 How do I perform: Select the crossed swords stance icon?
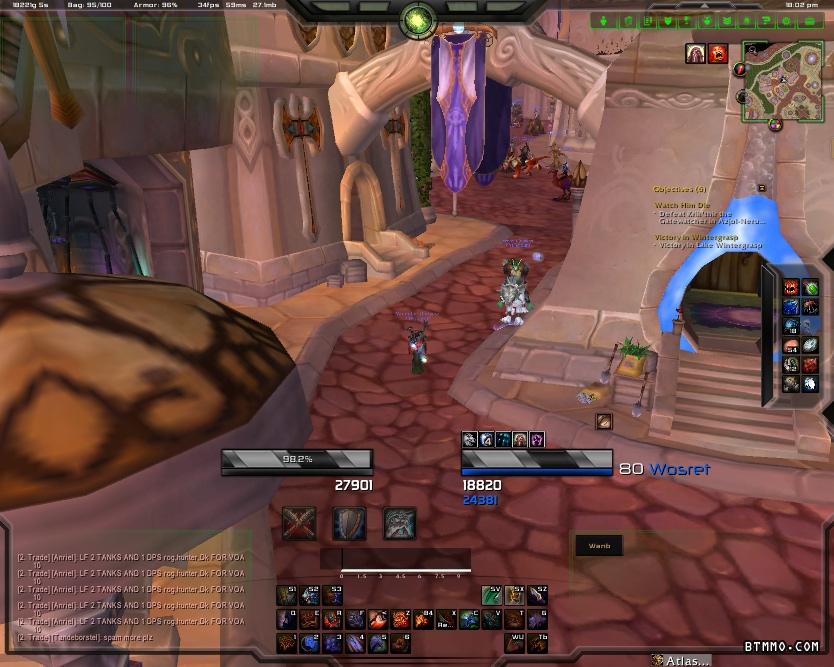coord(299,522)
